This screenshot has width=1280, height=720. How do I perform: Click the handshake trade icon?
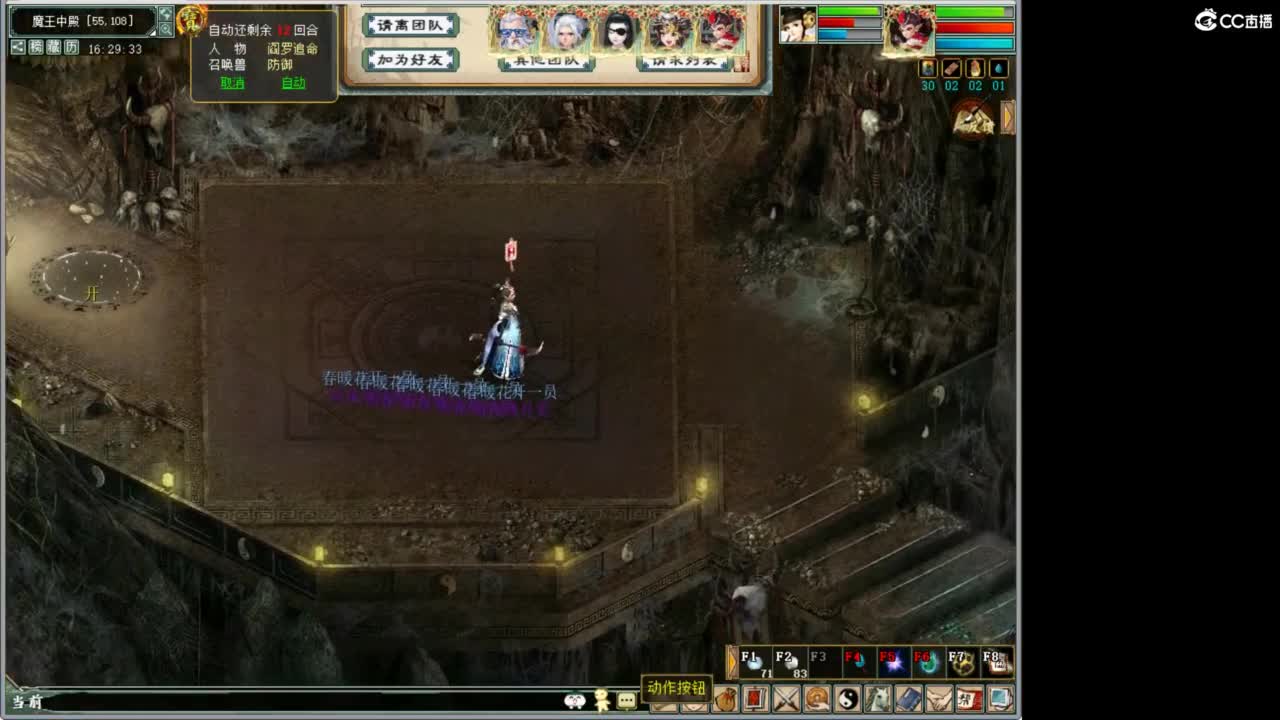click(939, 698)
